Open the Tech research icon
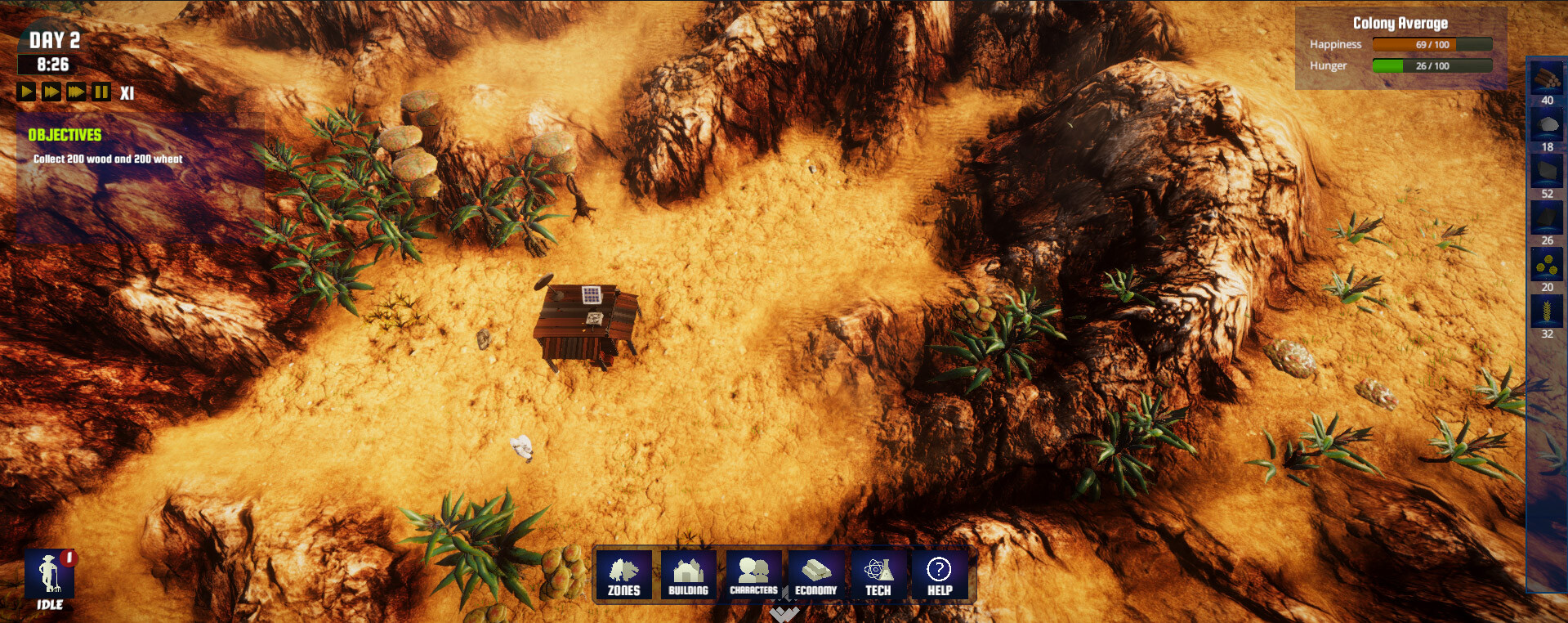The height and width of the screenshot is (623, 1568). coord(878,575)
